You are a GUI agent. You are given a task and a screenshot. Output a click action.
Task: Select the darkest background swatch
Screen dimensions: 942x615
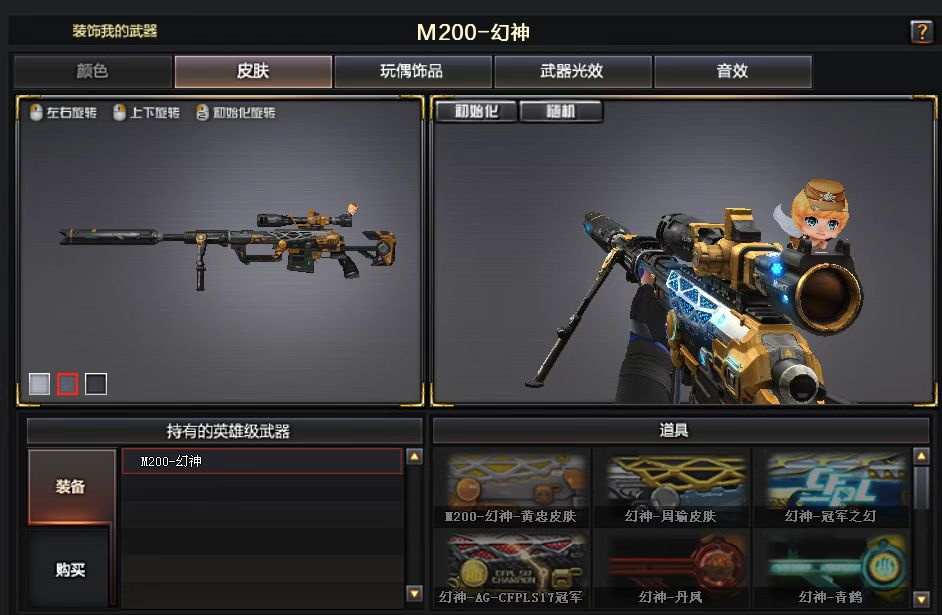pyautogui.click(x=96, y=384)
